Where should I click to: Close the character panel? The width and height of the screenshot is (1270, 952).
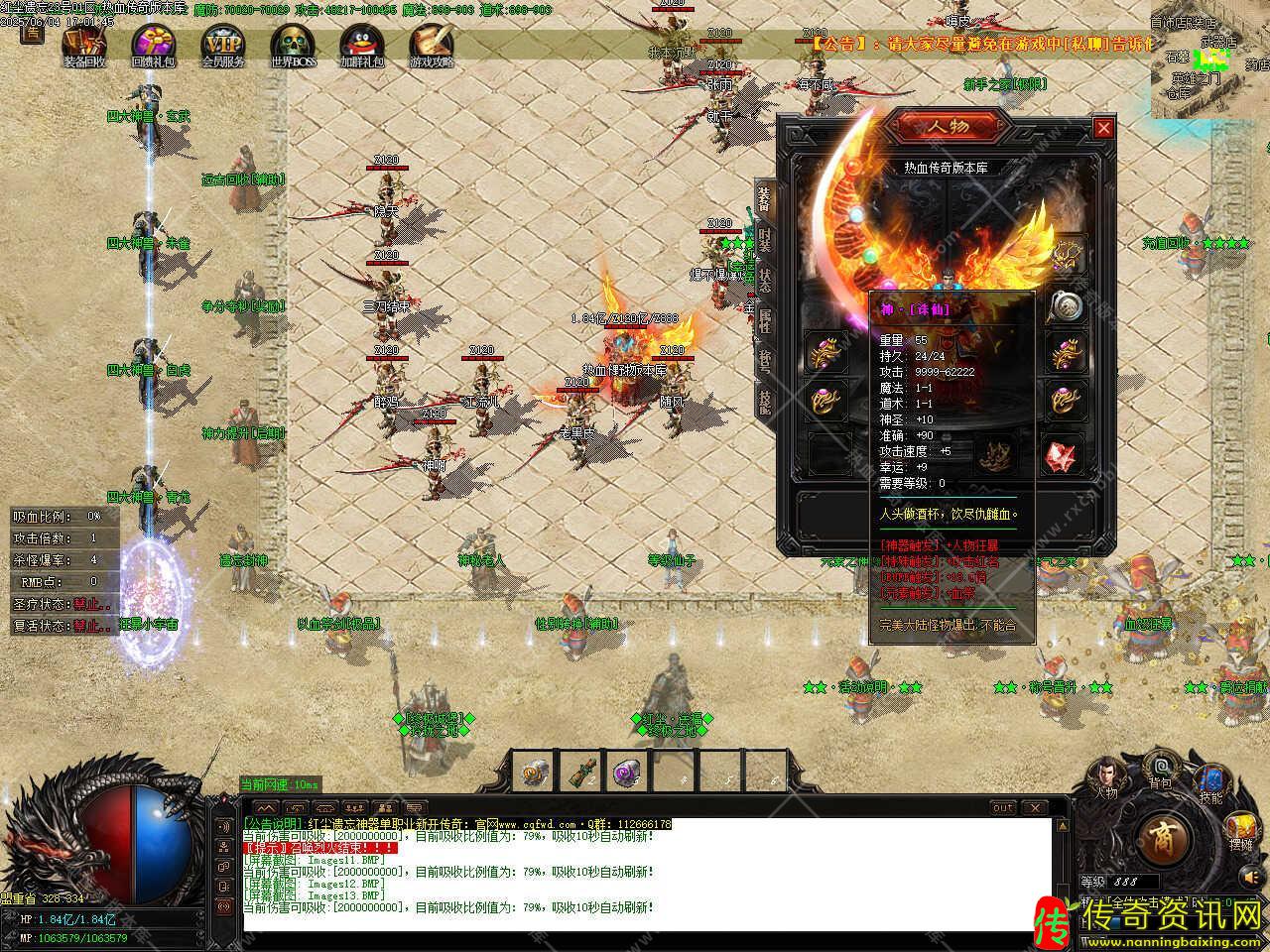1103,128
